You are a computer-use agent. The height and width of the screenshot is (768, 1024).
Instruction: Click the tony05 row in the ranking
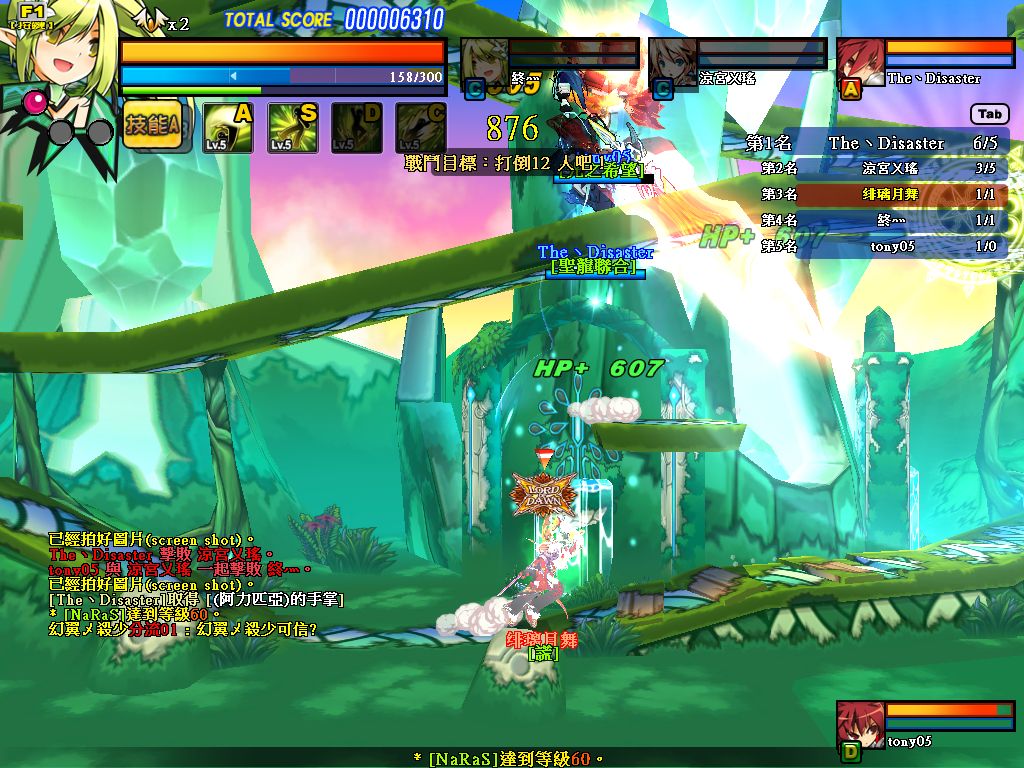click(x=878, y=246)
